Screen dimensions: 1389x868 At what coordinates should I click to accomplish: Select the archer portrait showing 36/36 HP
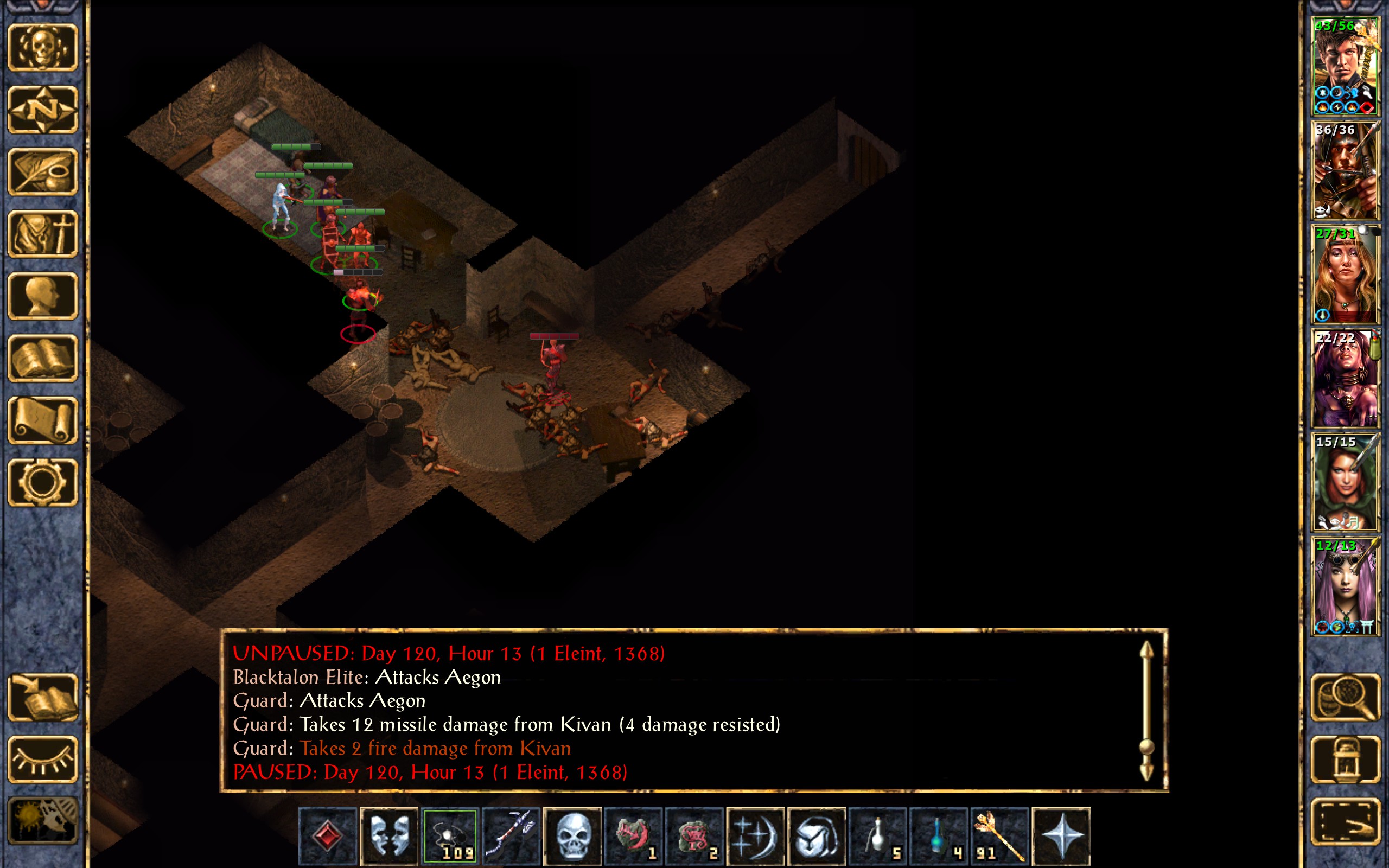[1345, 170]
